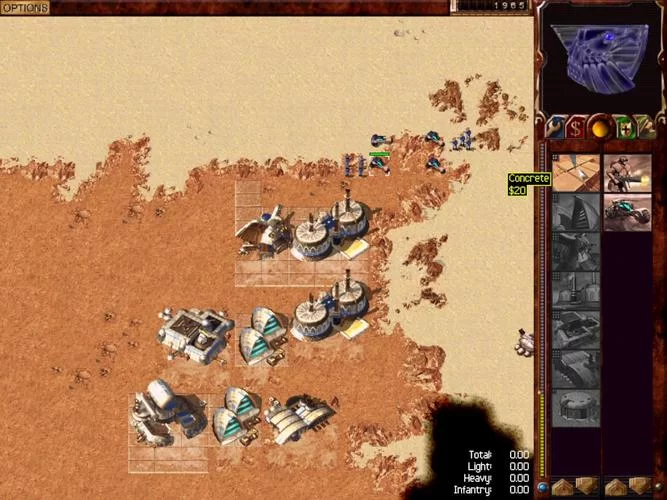Build the trike vehicle from the sidebar
This screenshot has height=500, width=667.
(x=627, y=212)
